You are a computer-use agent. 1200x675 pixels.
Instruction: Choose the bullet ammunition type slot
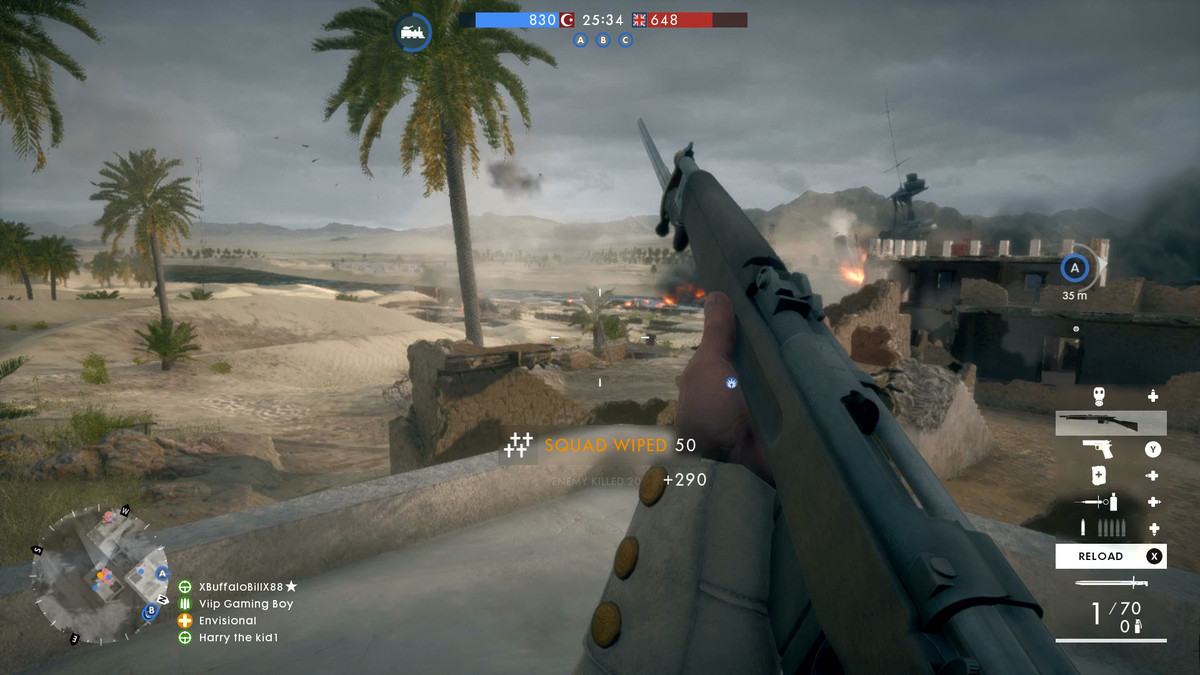tap(1098, 529)
